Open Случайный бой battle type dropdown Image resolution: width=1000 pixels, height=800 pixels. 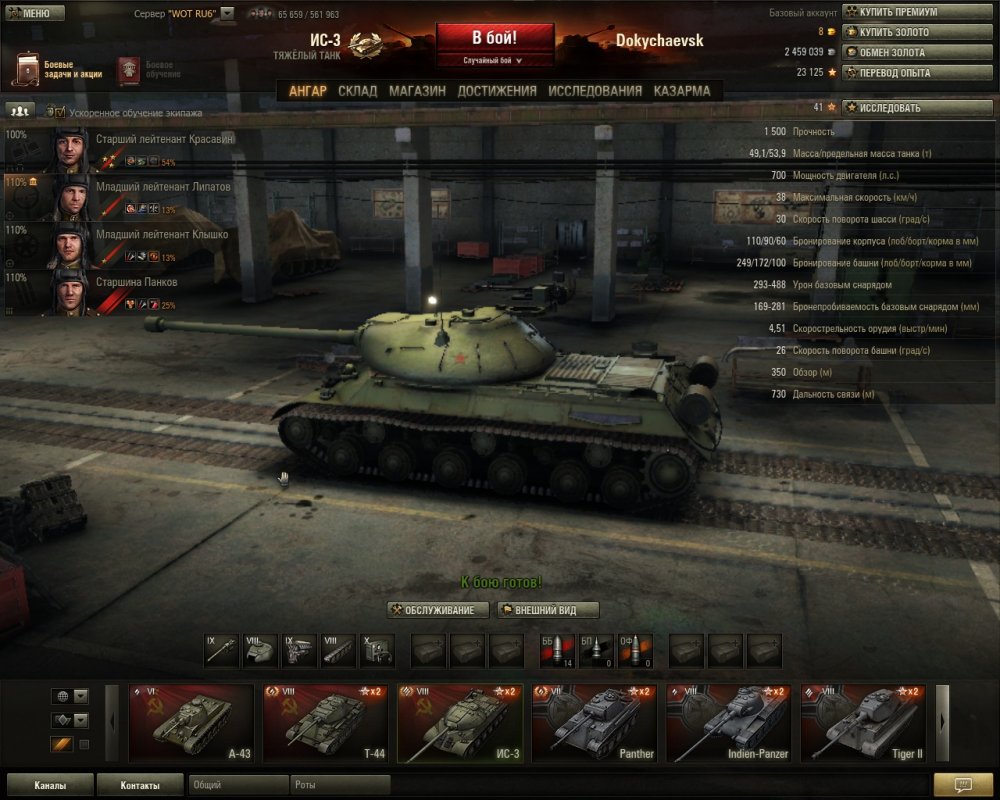click(x=495, y=61)
